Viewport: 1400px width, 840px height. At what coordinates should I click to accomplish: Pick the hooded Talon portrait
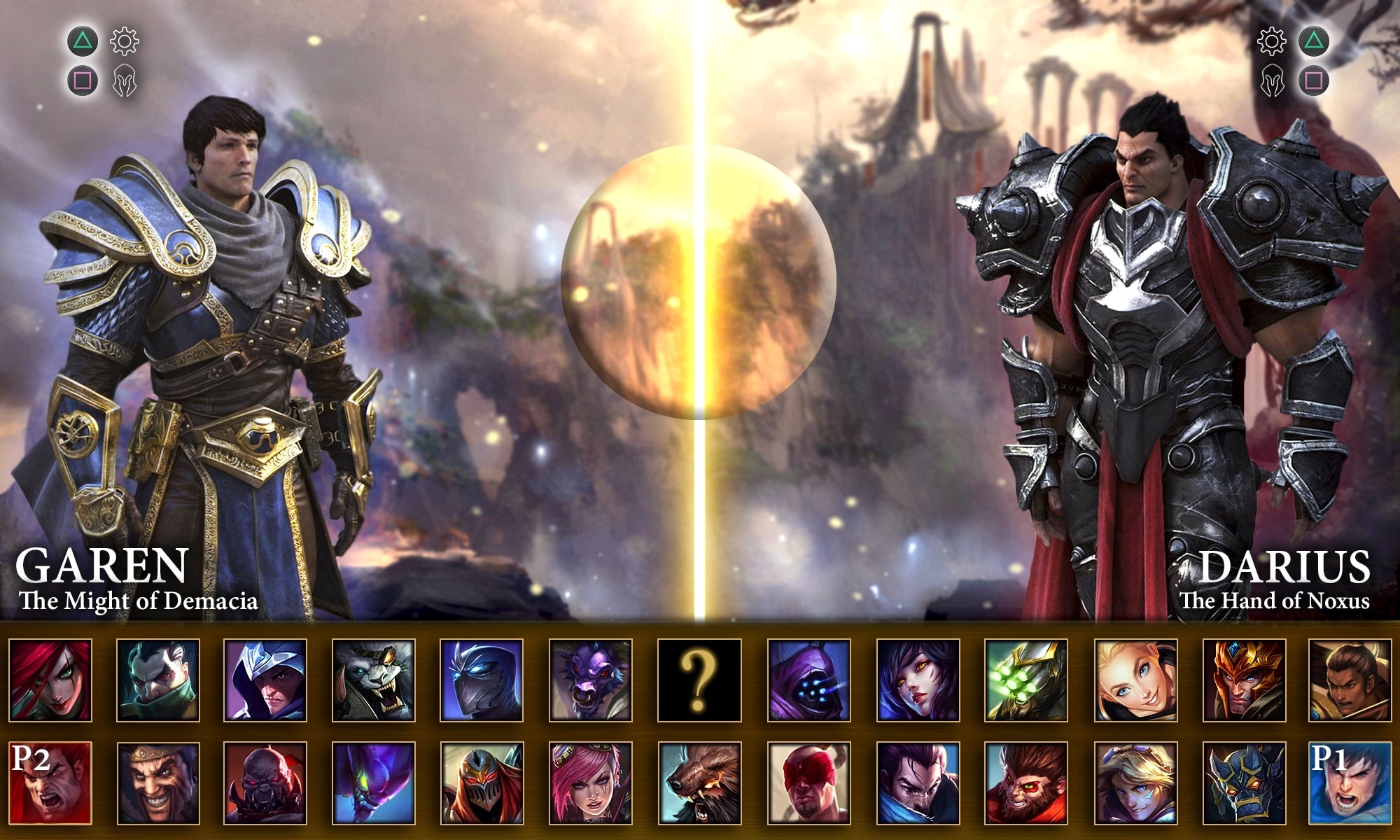[x=265, y=680]
